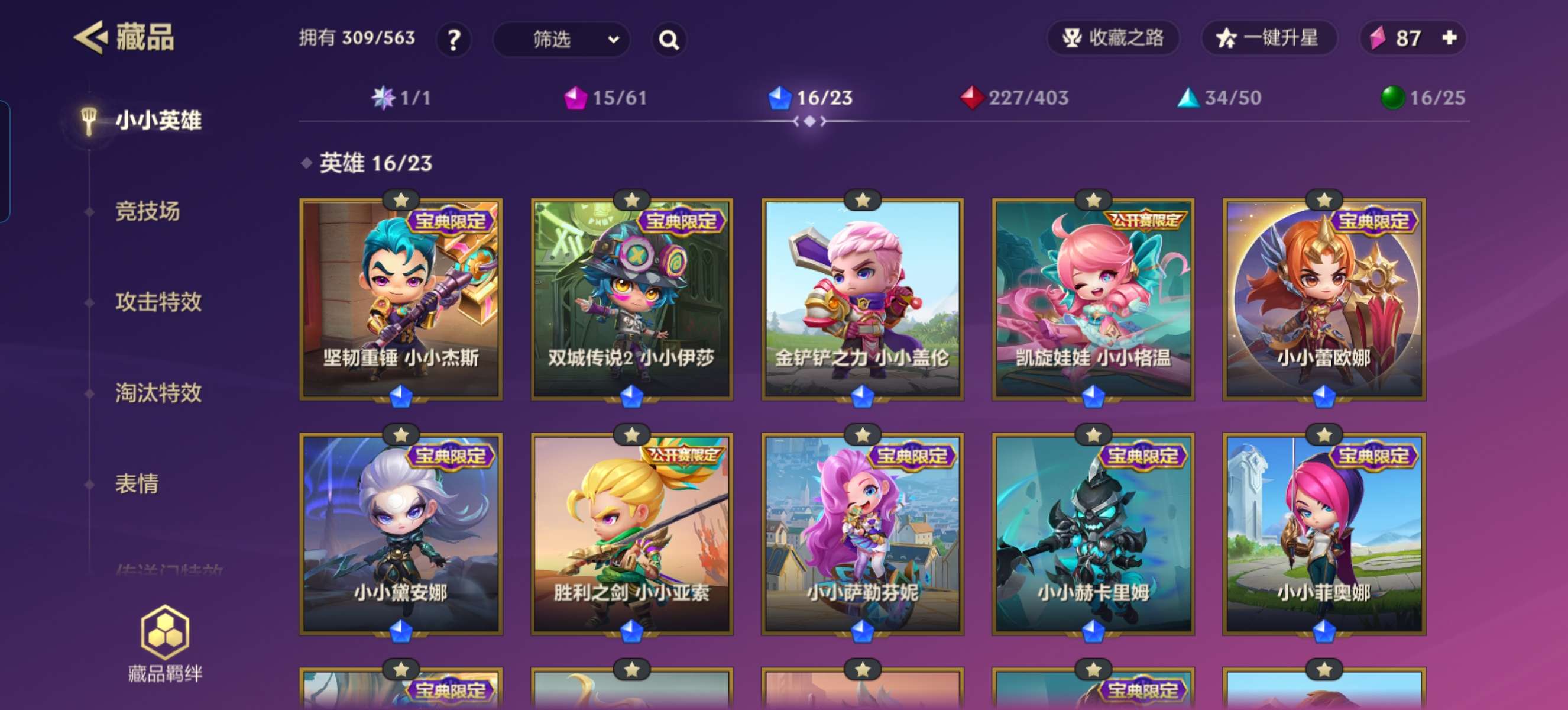The width and height of the screenshot is (1568, 710).
Task: Open 收藏之路 collection path
Action: [x=1113, y=38]
